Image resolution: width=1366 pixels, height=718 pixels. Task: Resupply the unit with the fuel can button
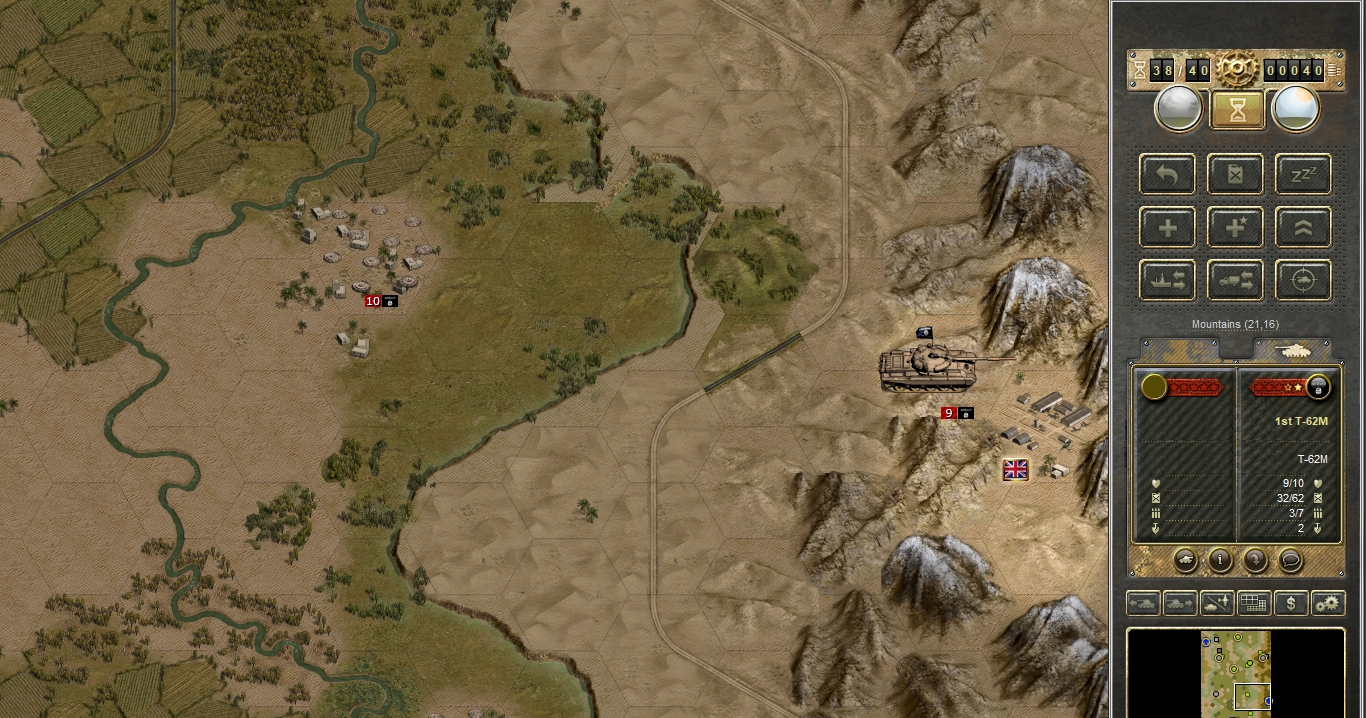tap(1235, 174)
